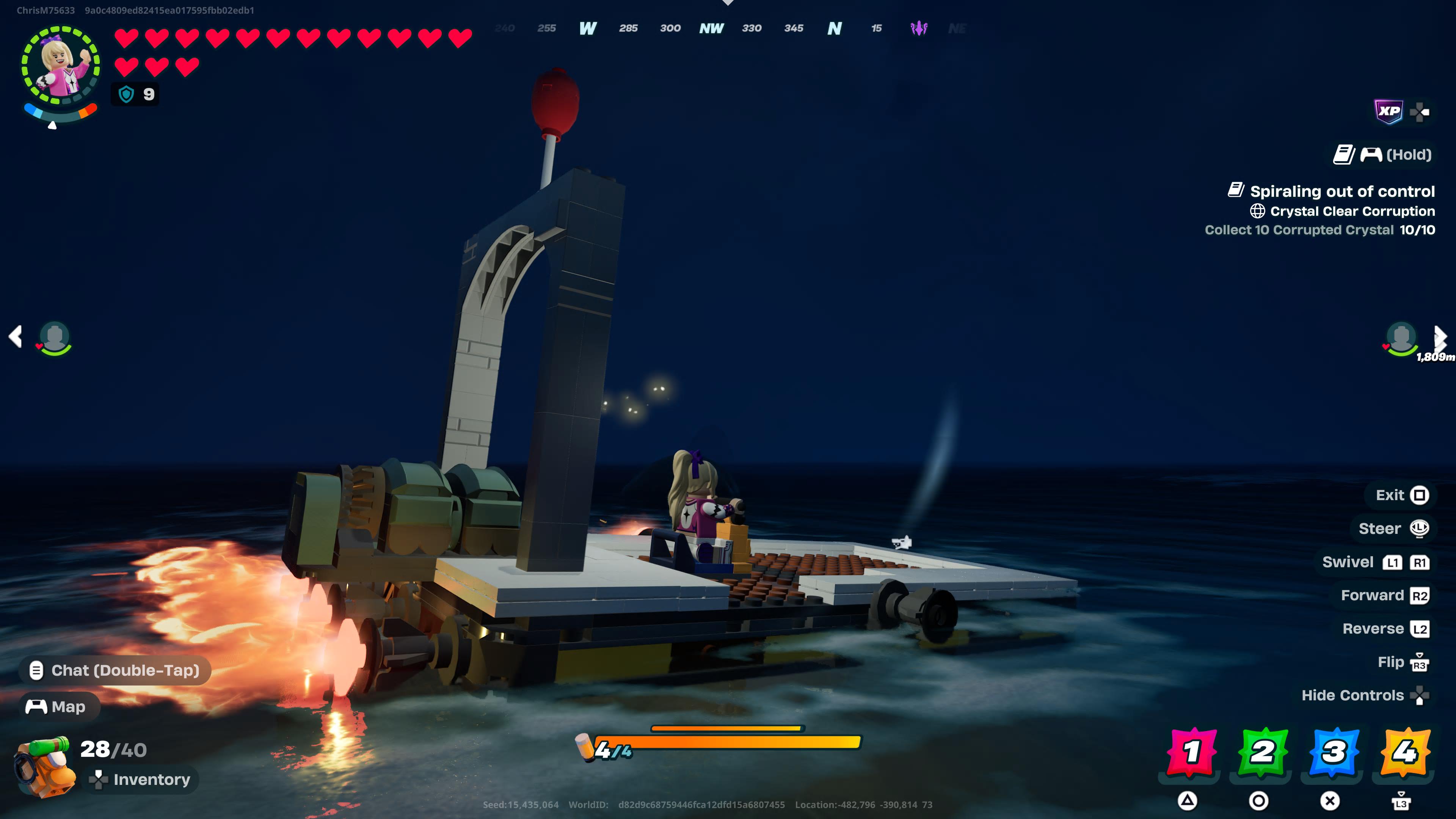Open the Spiraling out of control quest
The image size is (1456, 819).
pyautogui.click(x=1341, y=191)
